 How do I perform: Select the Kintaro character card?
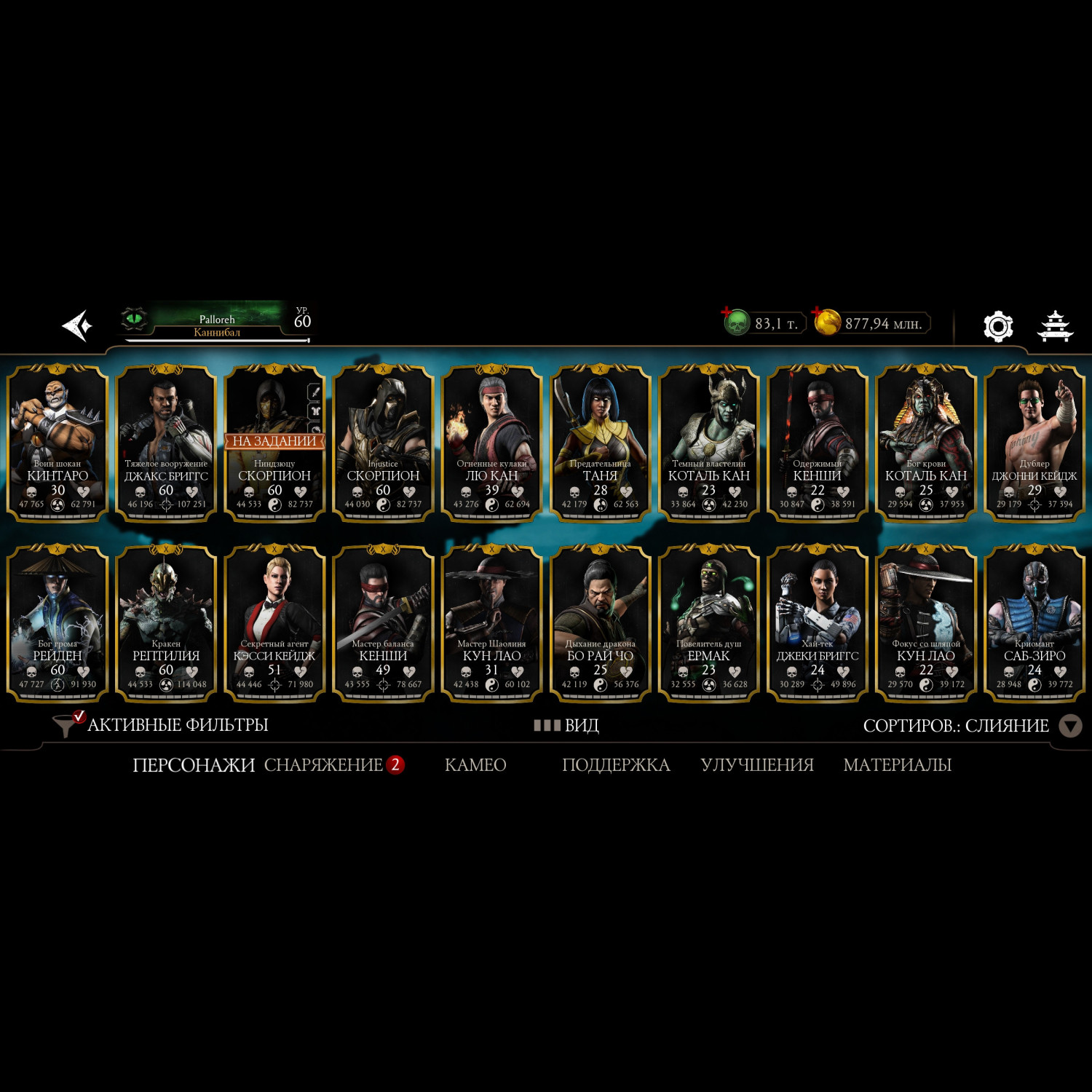pyautogui.click(x=58, y=443)
